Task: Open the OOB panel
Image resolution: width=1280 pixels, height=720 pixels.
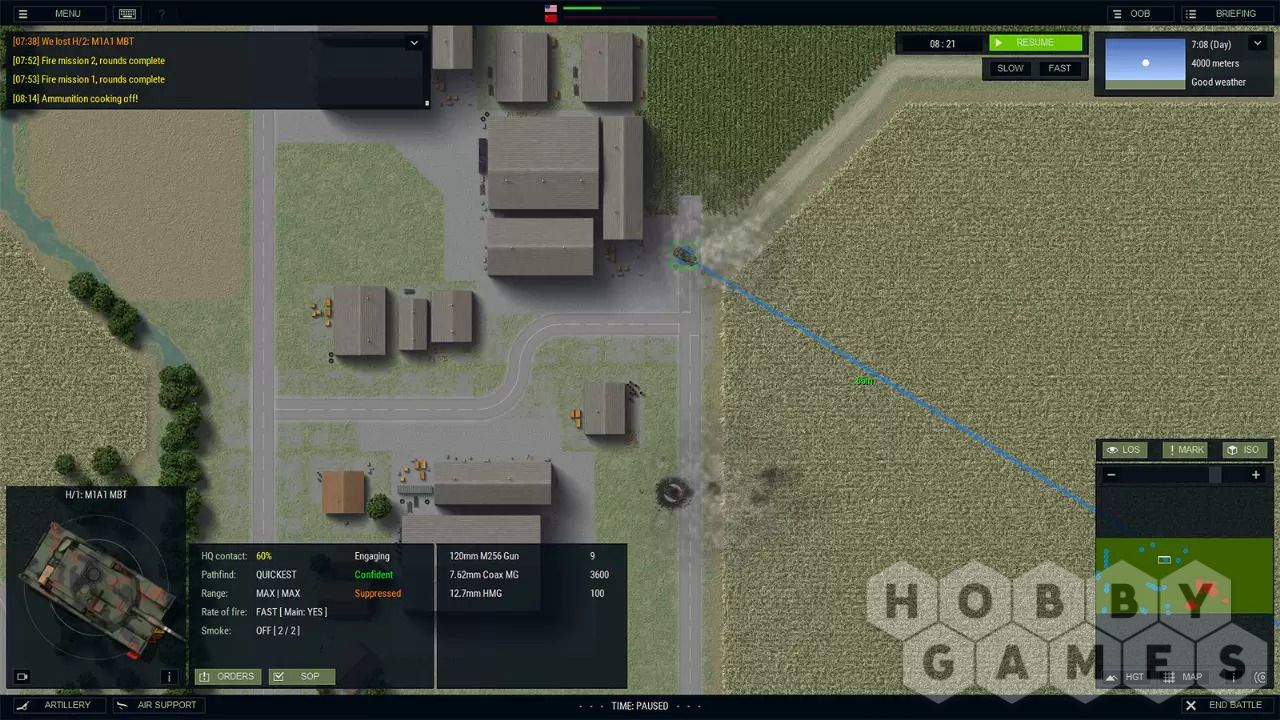Action: click(1131, 14)
